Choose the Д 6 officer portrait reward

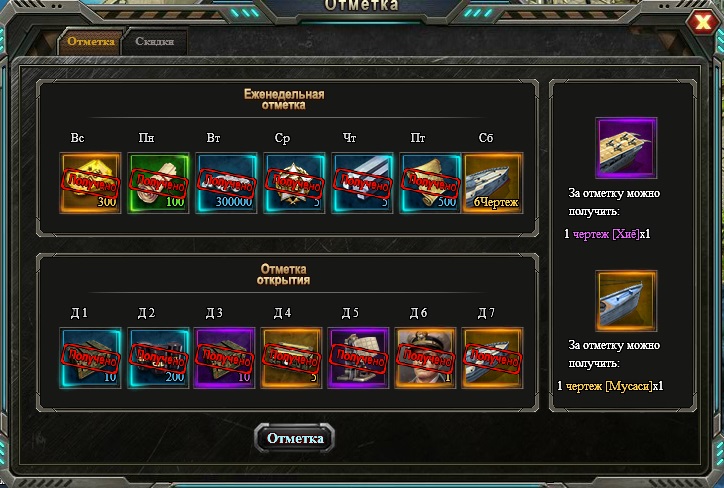(426, 357)
